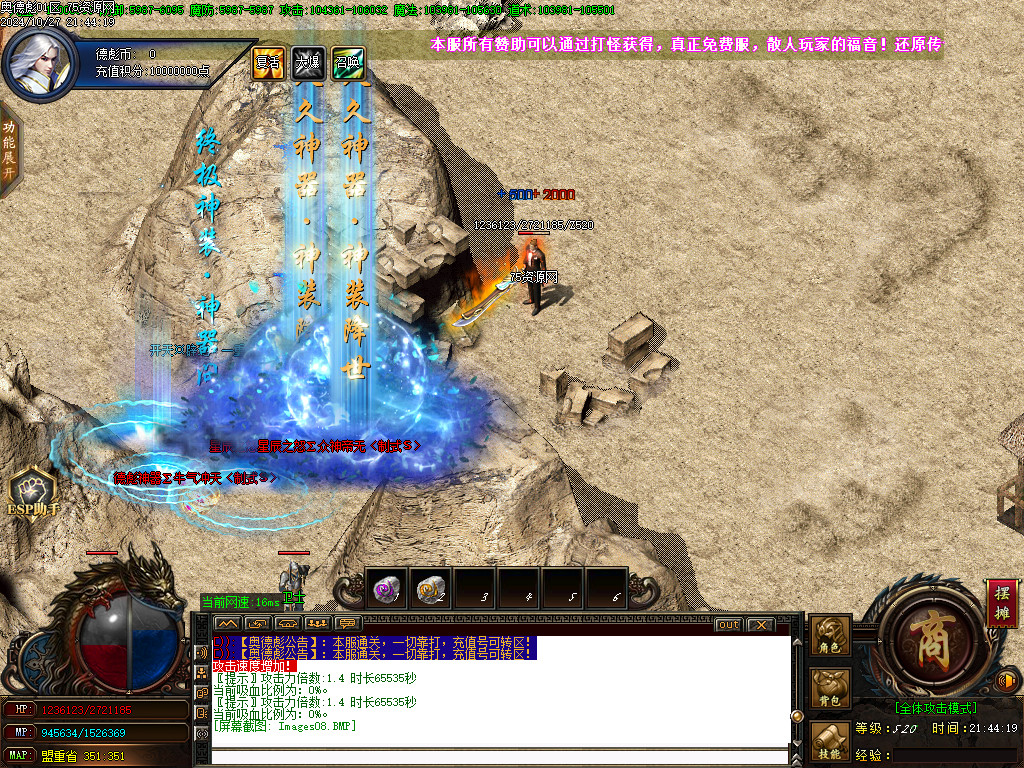
Task: Activate the 大爆 buff icon
Action: coord(308,62)
